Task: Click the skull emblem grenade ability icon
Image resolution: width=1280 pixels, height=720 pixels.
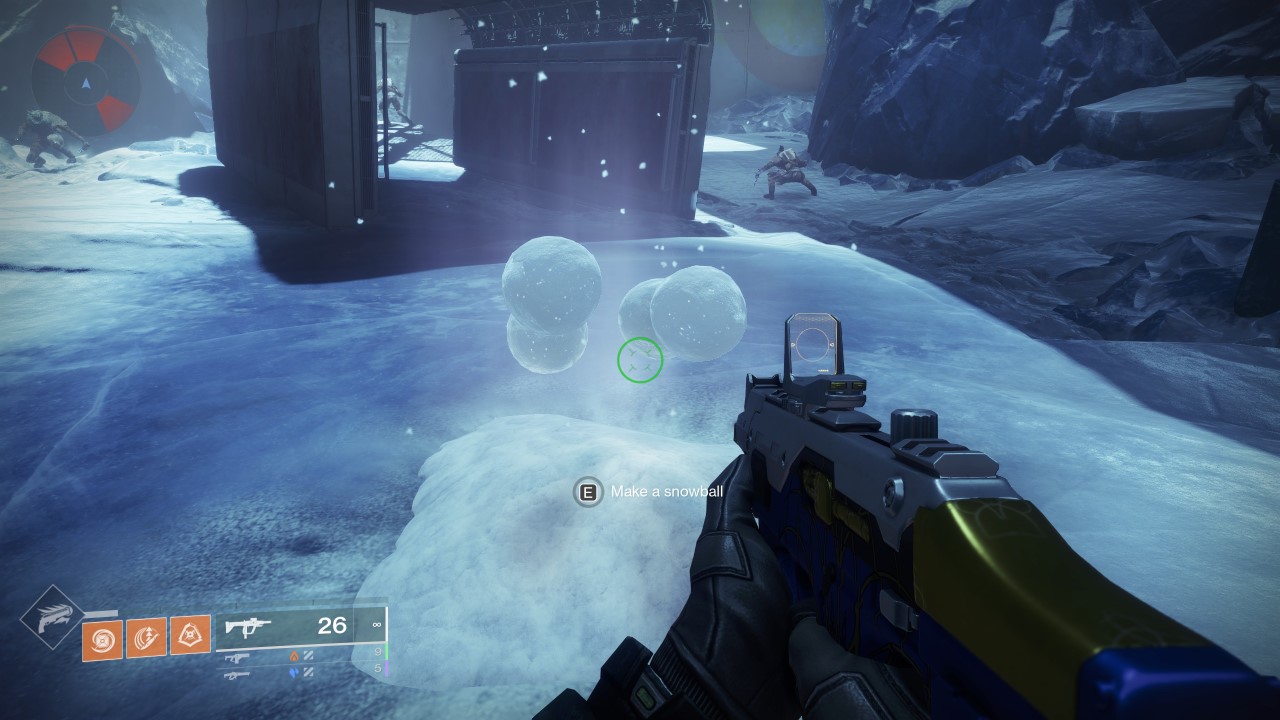Action: [189, 635]
